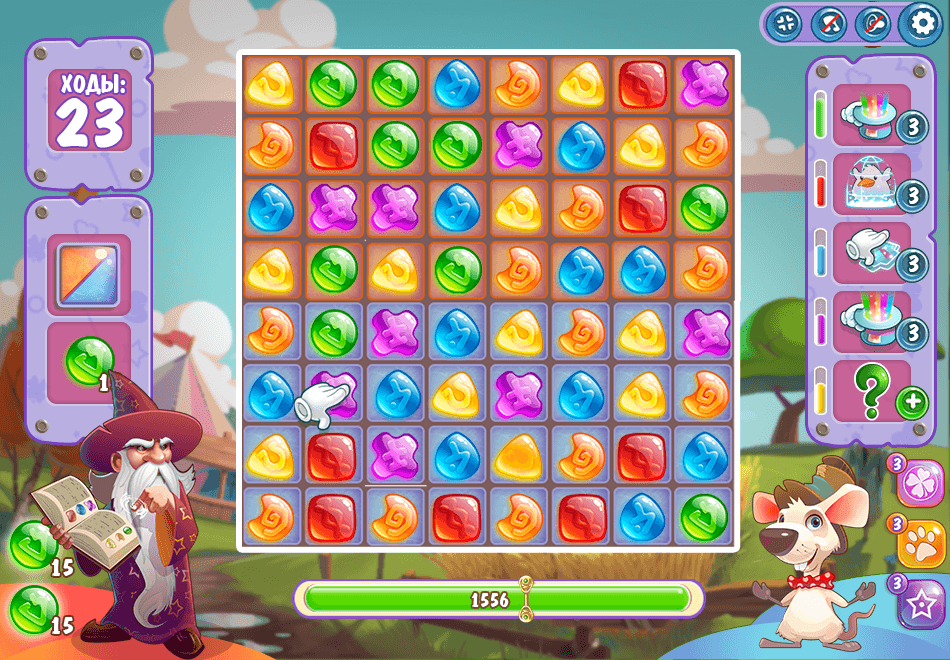Toggle the crossed-out music note button
Screen dimensions: 950x660
pos(829,24)
